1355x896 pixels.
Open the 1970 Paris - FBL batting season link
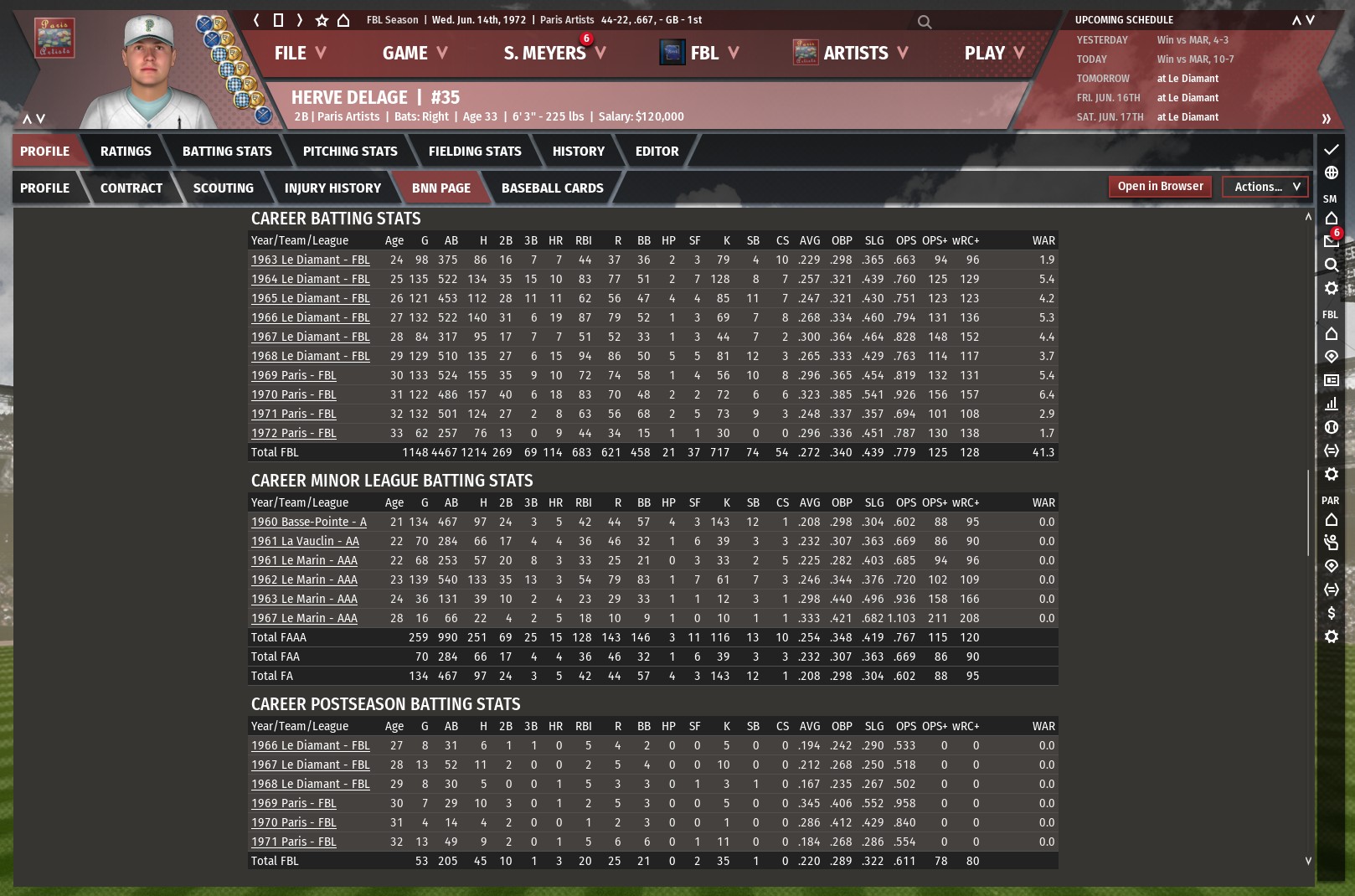coord(293,394)
